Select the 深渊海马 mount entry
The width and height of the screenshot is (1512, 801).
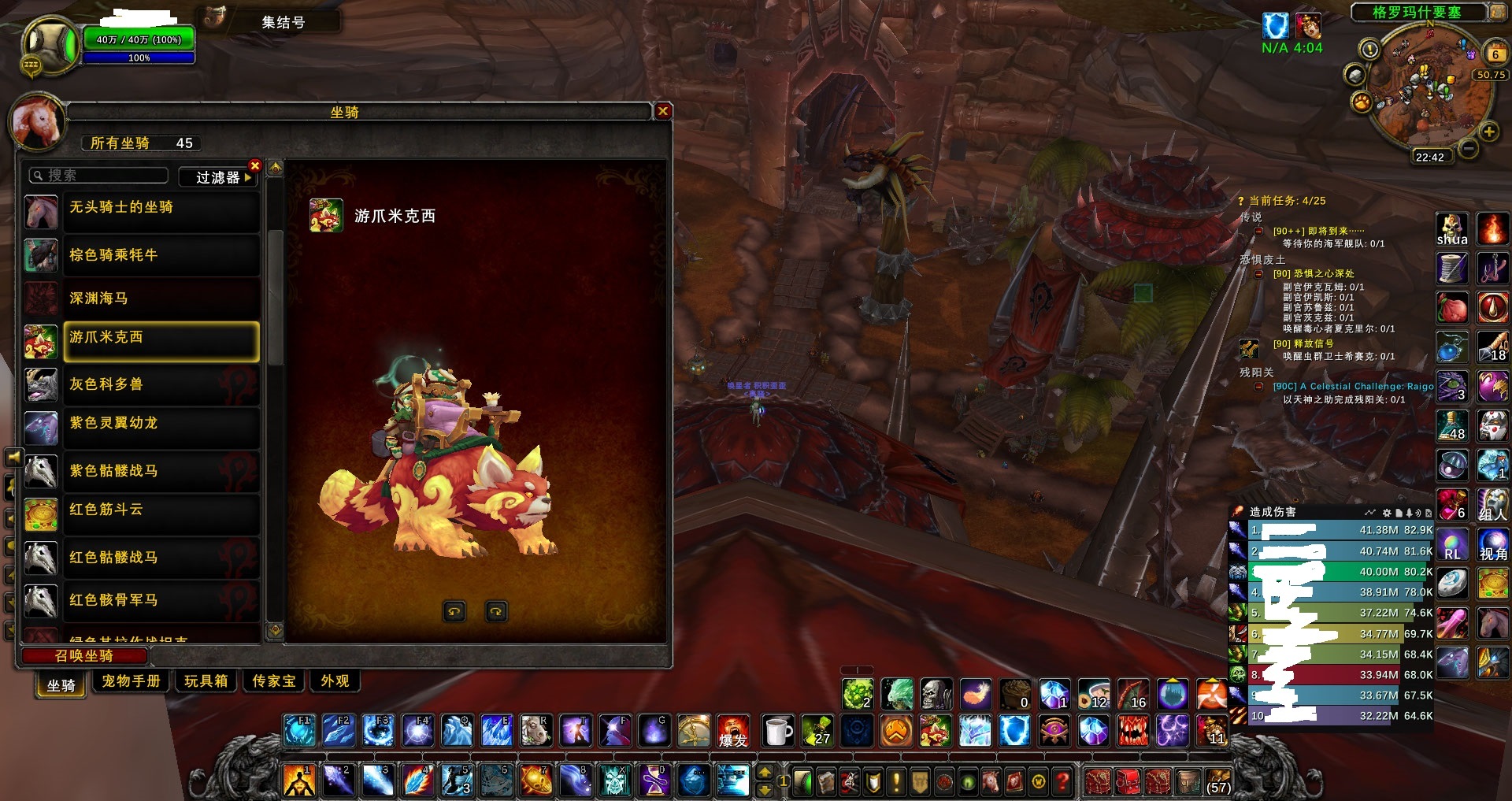[x=161, y=299]
